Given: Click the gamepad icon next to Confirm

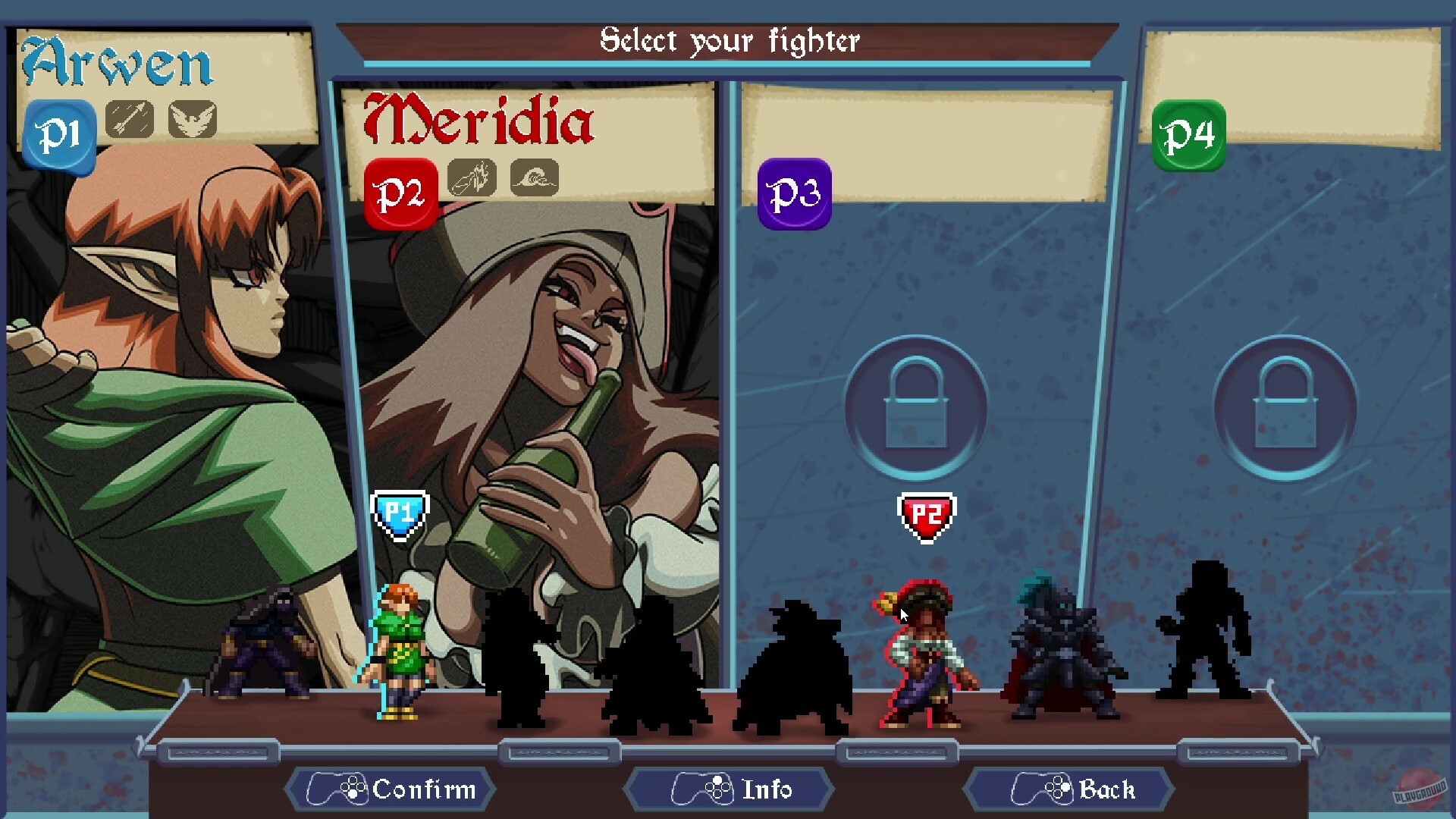Looking at the screenshot, I should pos(340,789).
